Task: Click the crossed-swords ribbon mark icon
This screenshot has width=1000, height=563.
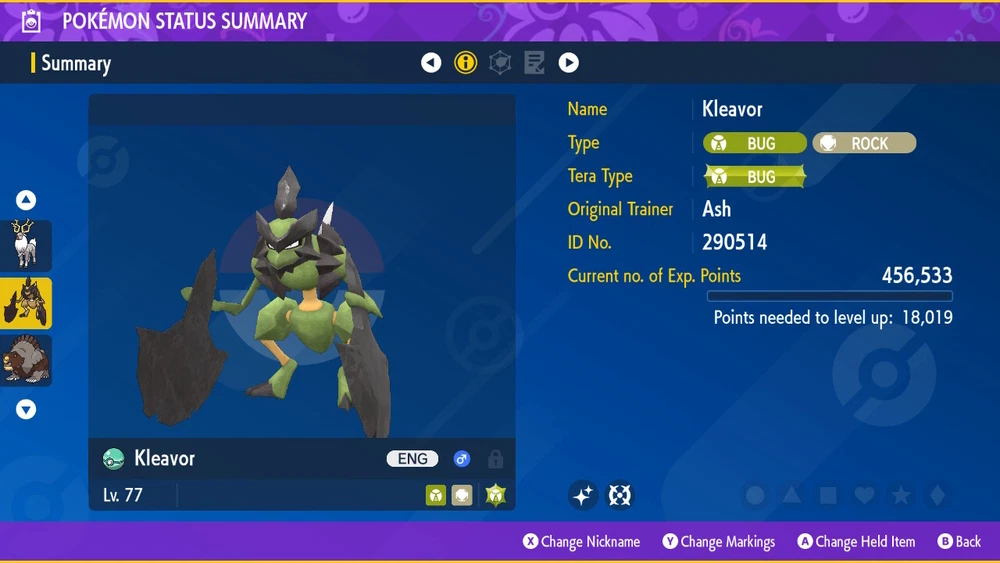Action: [620, 495]
